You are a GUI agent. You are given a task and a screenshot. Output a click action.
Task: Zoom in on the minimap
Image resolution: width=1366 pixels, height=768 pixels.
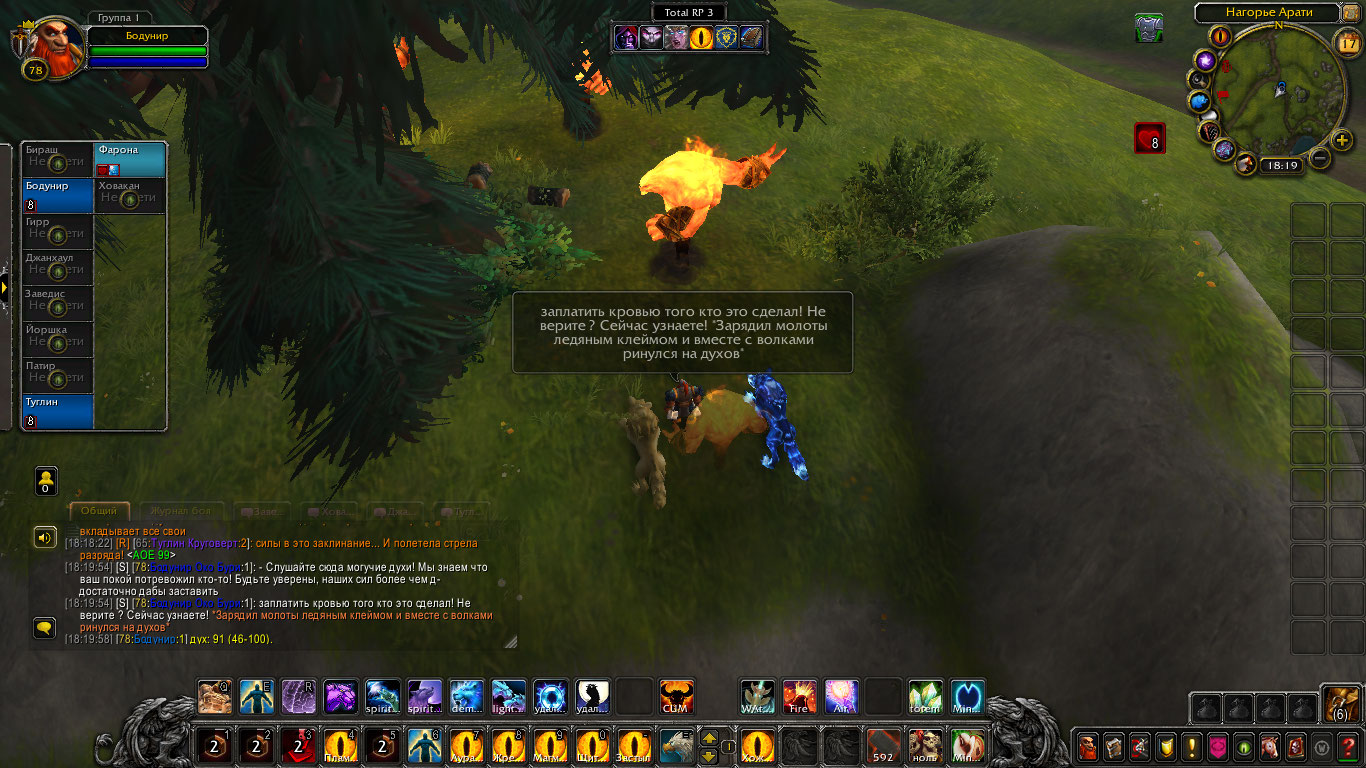1342,140
